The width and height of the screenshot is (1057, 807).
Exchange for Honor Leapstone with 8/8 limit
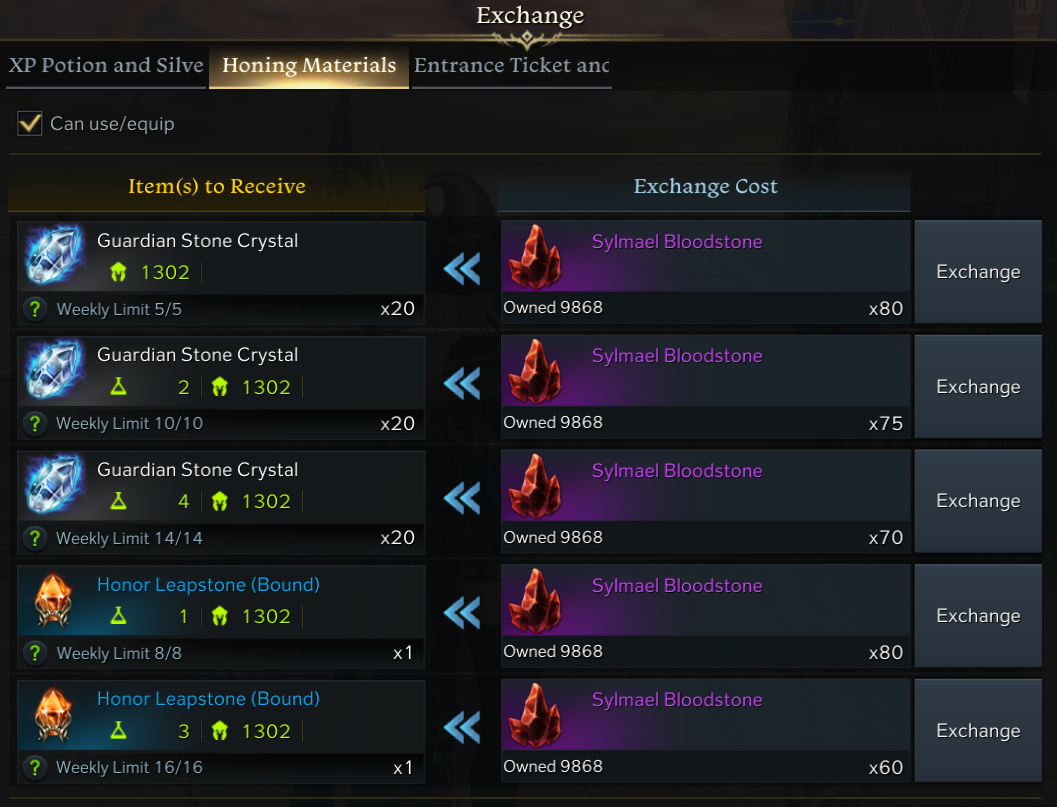pyautogui.click(x=977, y=616)
